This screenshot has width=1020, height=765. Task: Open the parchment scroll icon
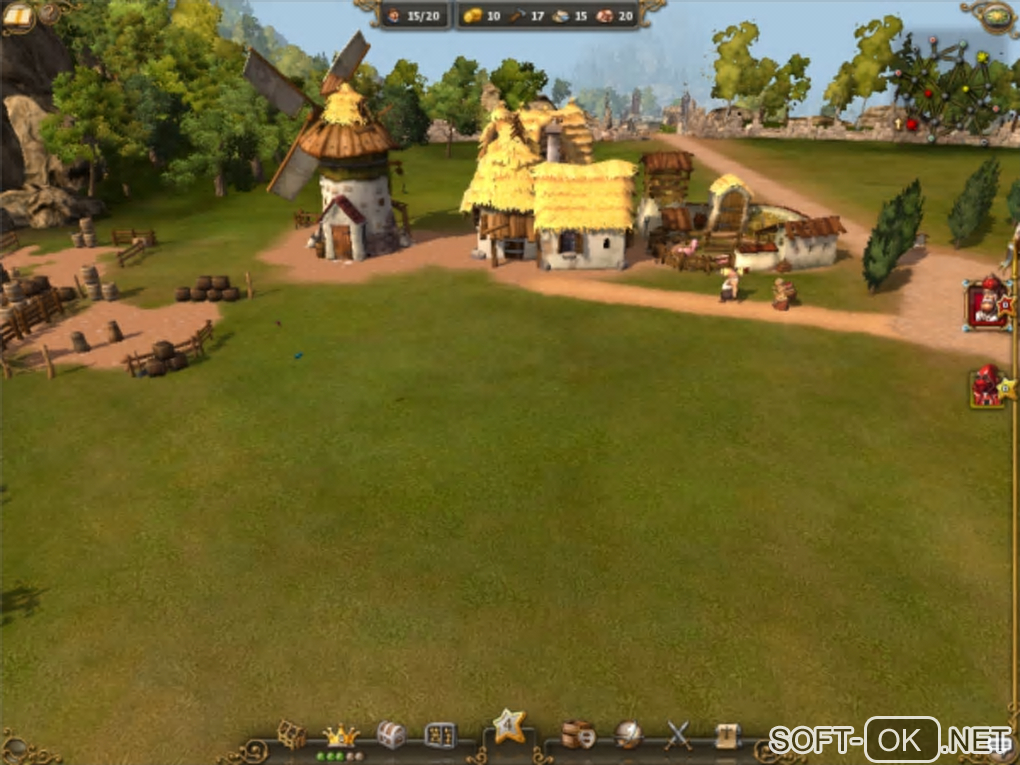728,735
